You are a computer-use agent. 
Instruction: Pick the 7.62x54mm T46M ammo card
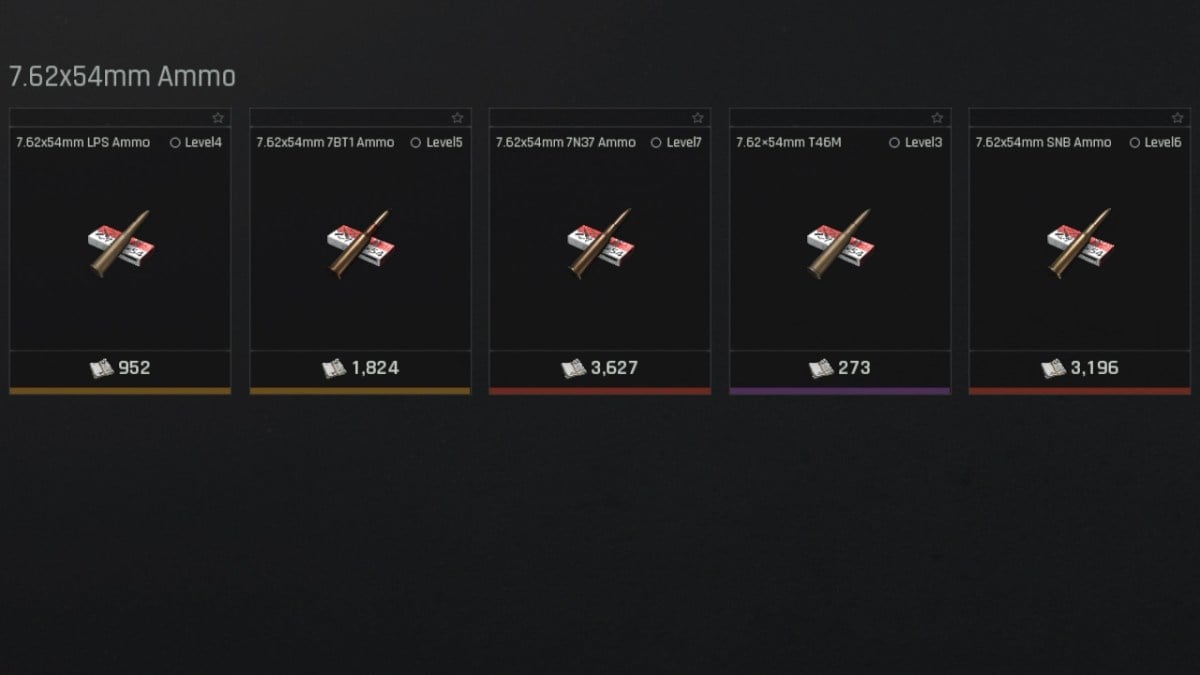(x=840, y=245)
